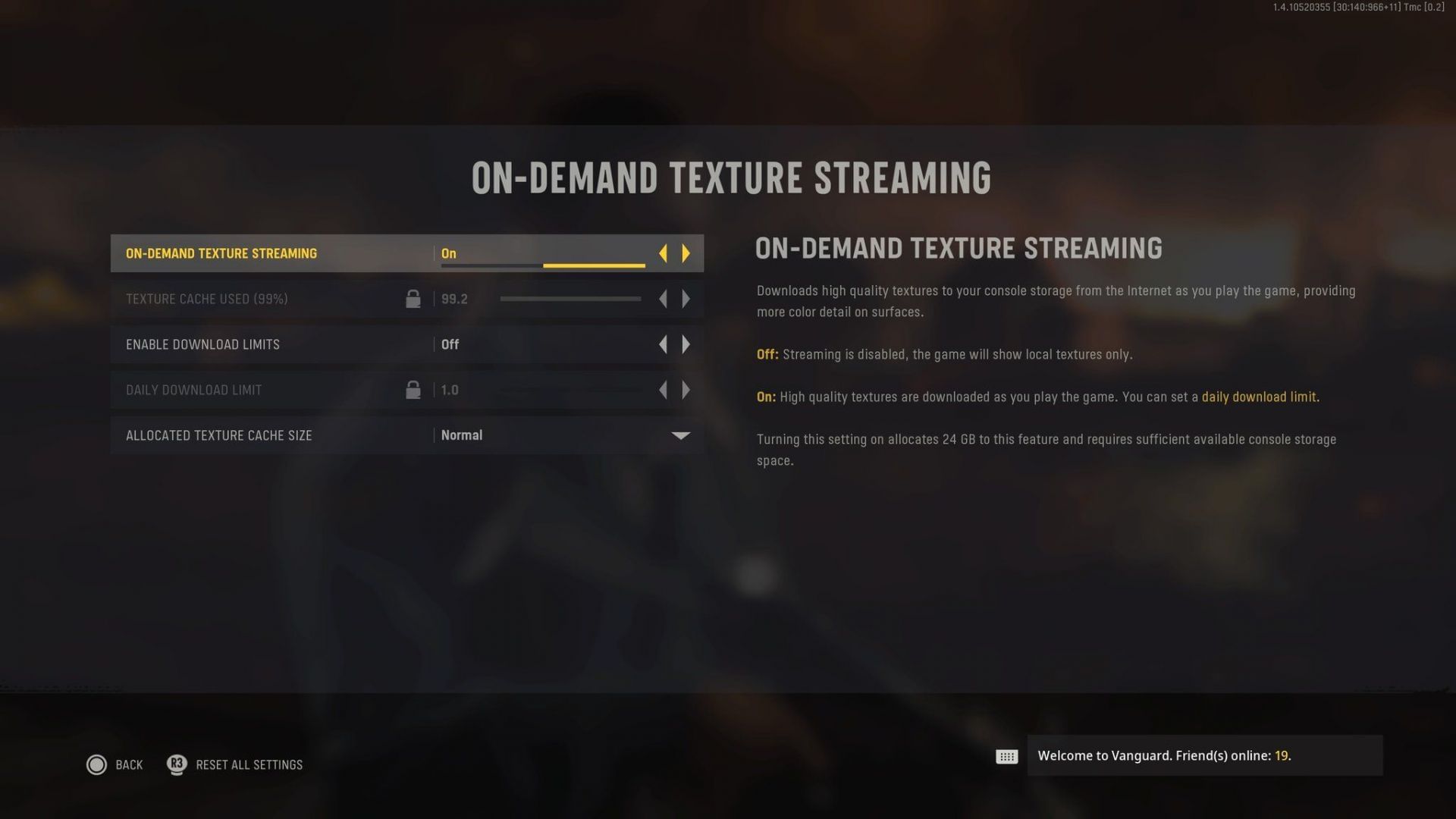Click the R3 icon to reset all settings

175,764
